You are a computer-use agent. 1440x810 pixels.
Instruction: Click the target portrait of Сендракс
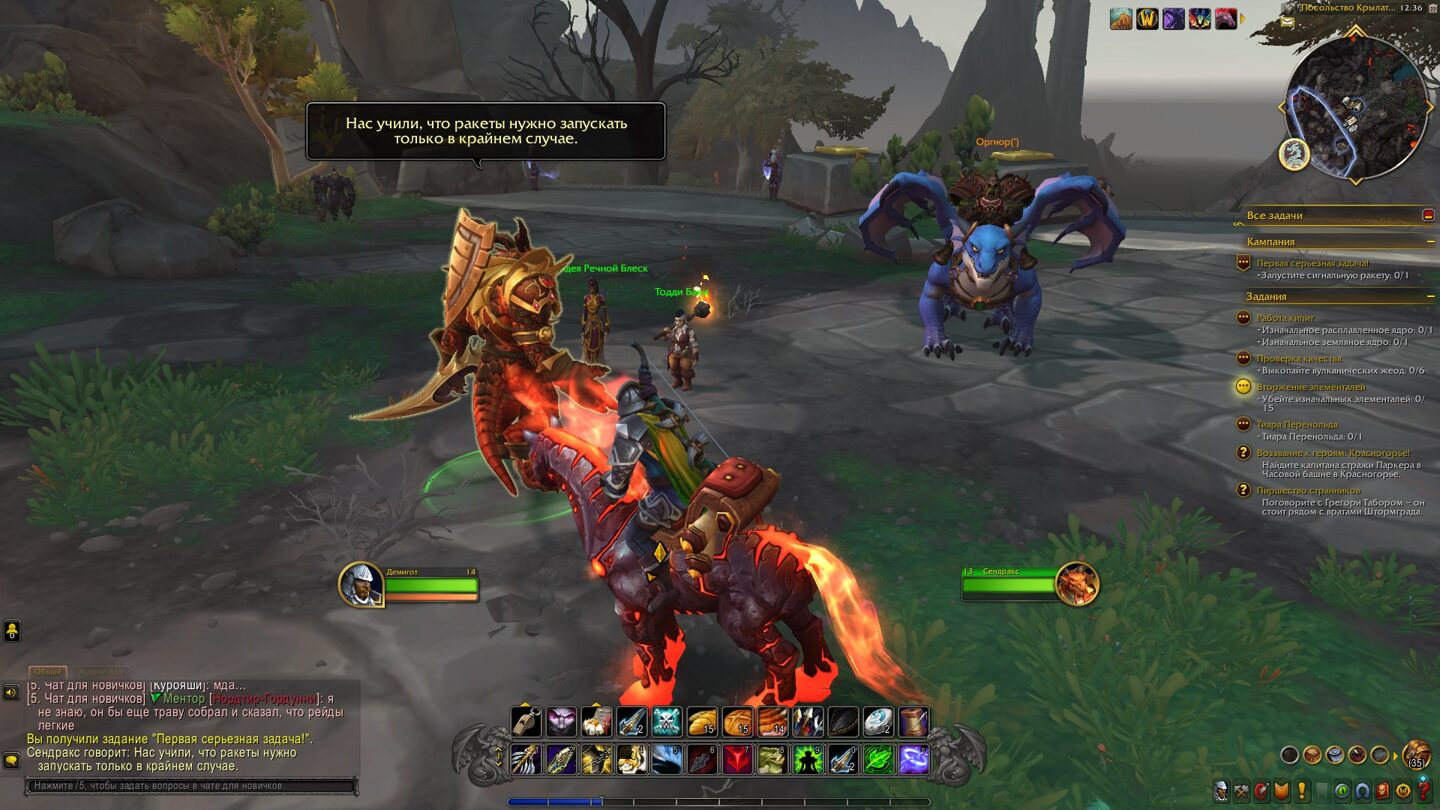pos(1077,584)
